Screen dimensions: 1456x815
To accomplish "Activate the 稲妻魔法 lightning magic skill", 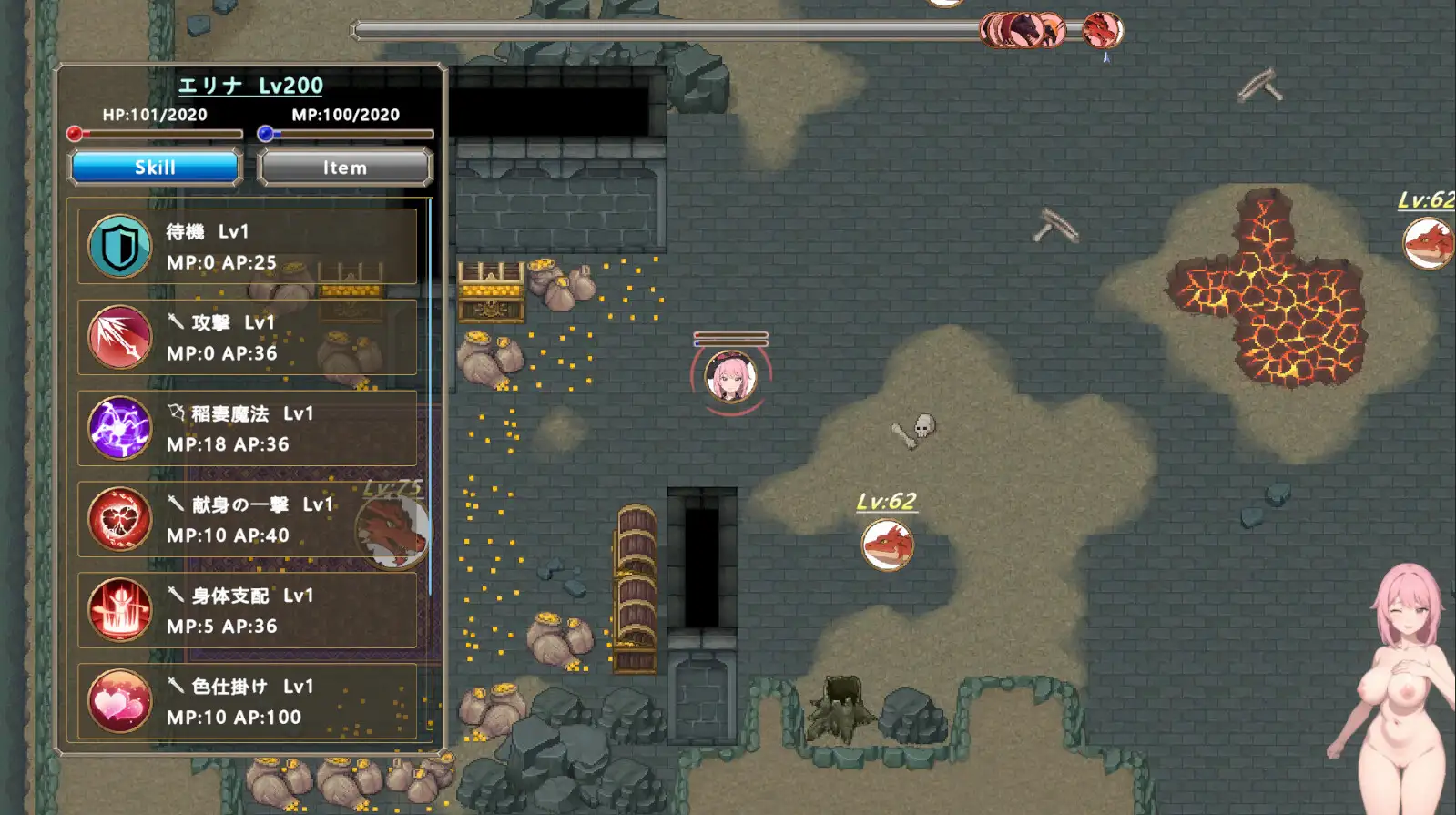I will click(x=247, y=429).
